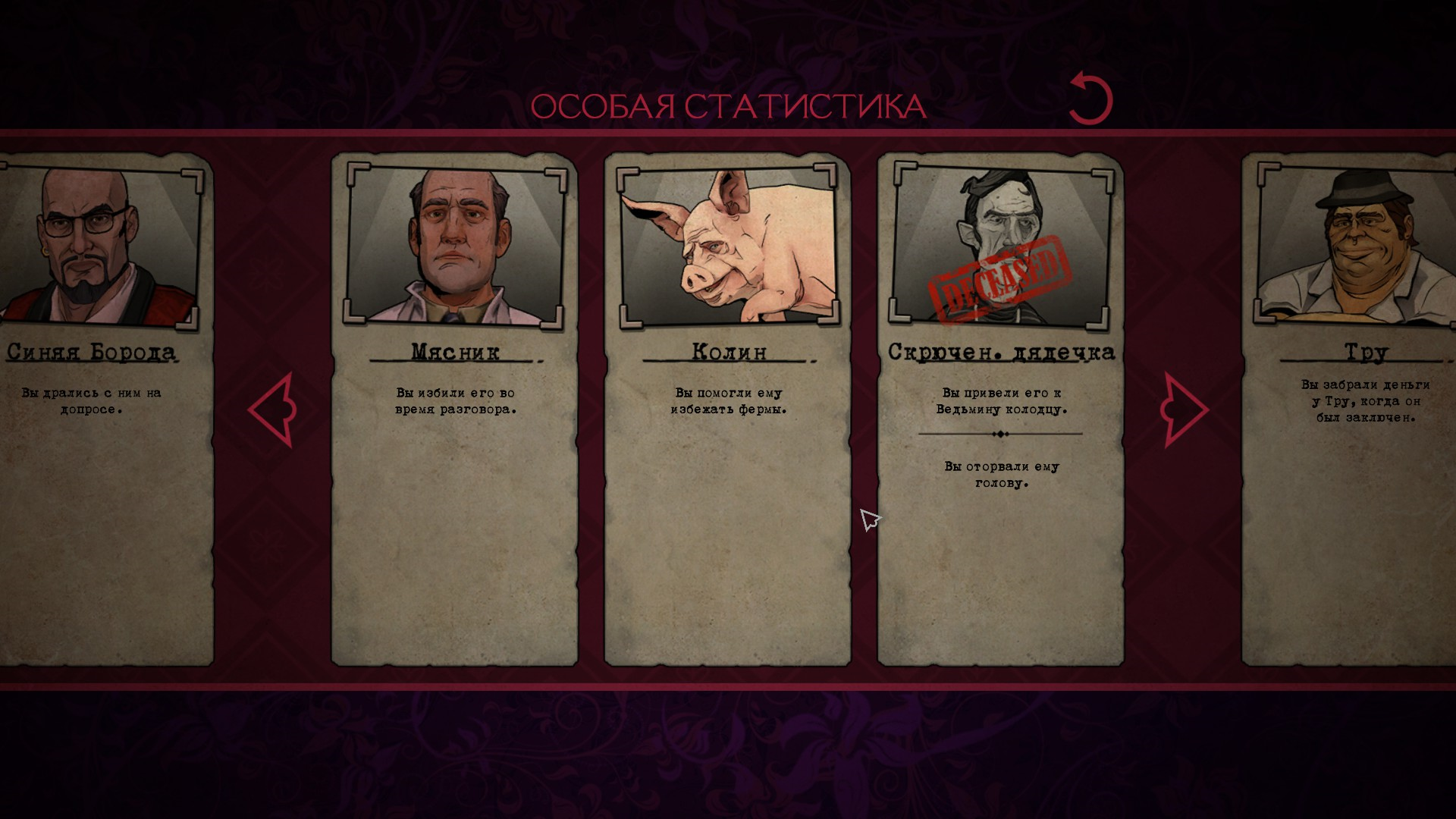Click the circular back arrow button
The image size is (1456, 819).
(x=1090, y=99)
